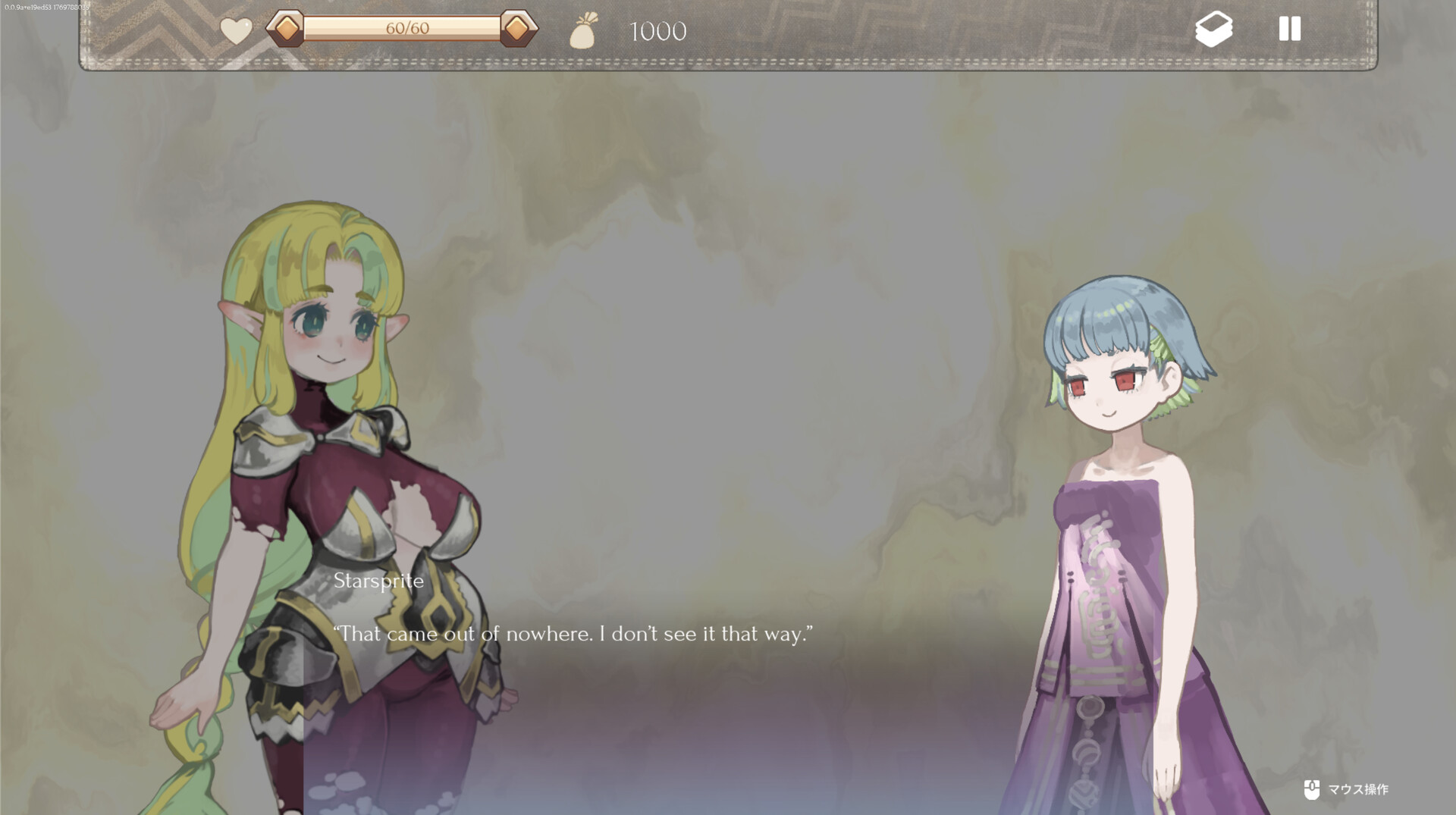Click the heart icon in the top bar

235,30
